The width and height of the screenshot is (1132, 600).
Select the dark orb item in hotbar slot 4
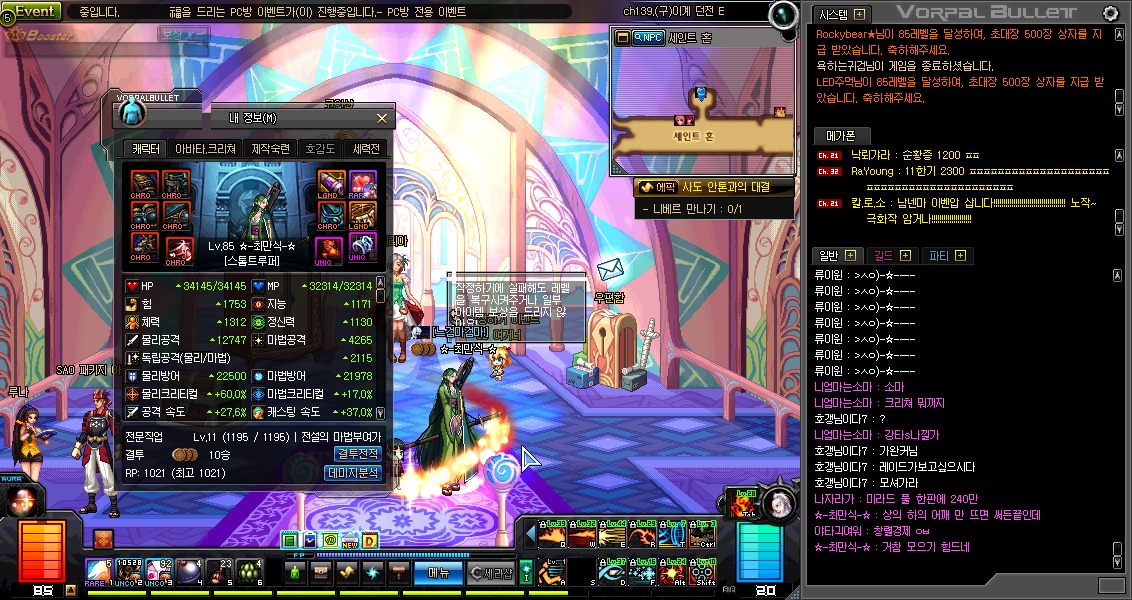187,571
